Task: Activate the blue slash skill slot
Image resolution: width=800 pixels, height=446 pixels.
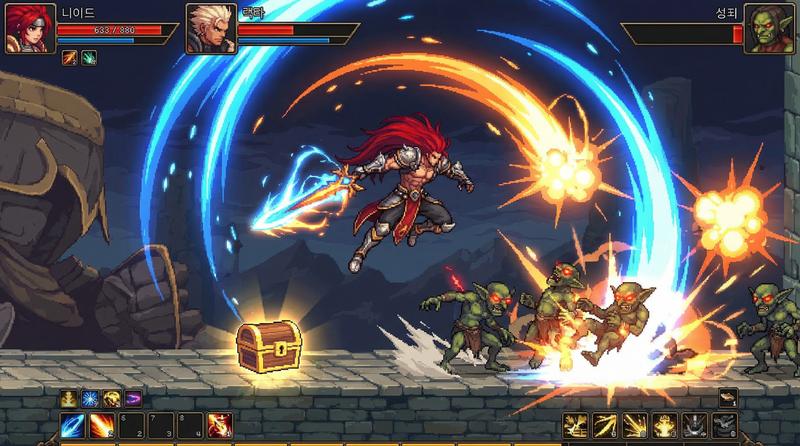Action: tap(73, 425)
